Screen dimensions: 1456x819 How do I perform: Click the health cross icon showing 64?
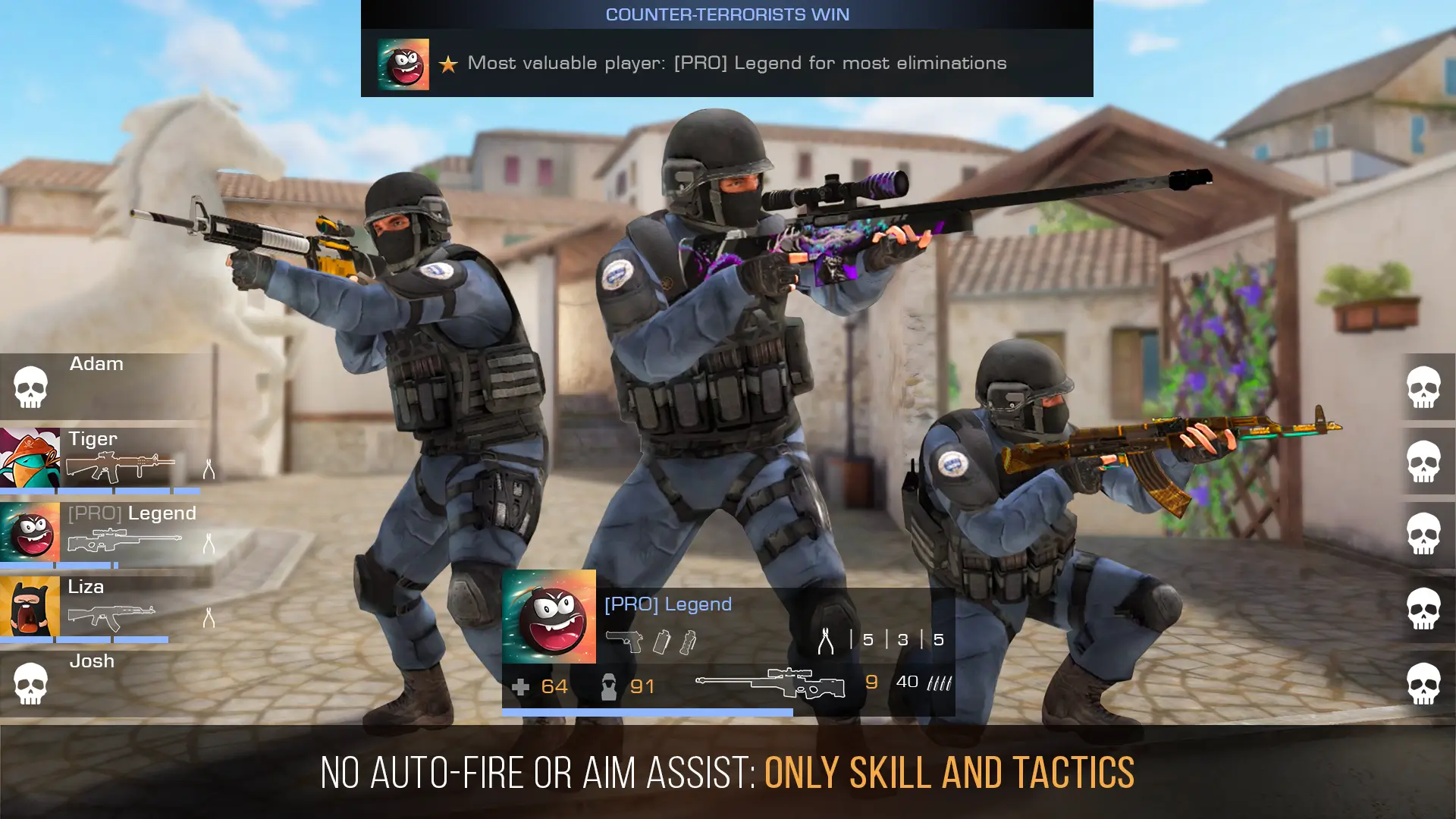pos(520,686)
